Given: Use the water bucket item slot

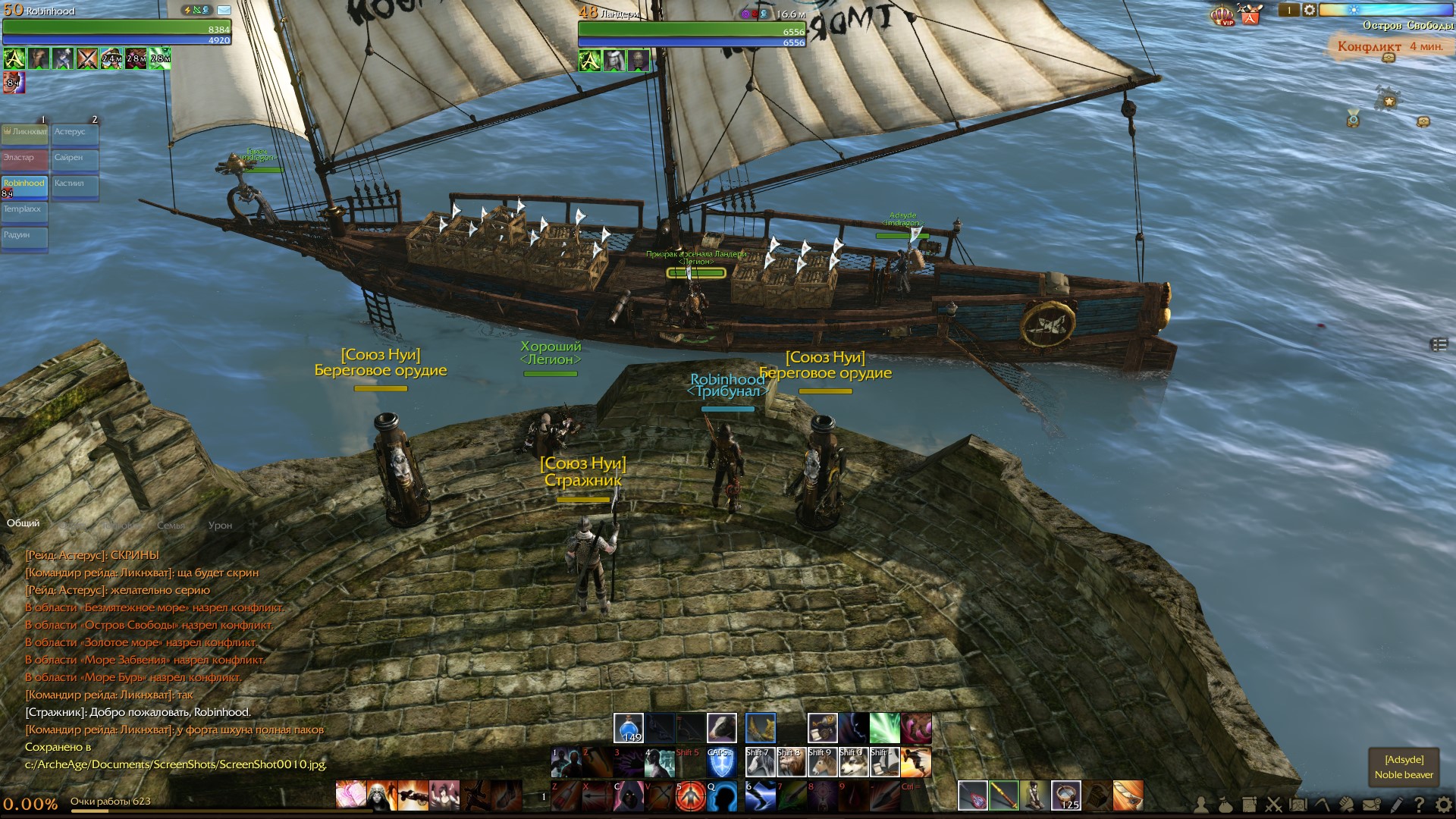Looking at the screenshot, I should coord(1065,796).
